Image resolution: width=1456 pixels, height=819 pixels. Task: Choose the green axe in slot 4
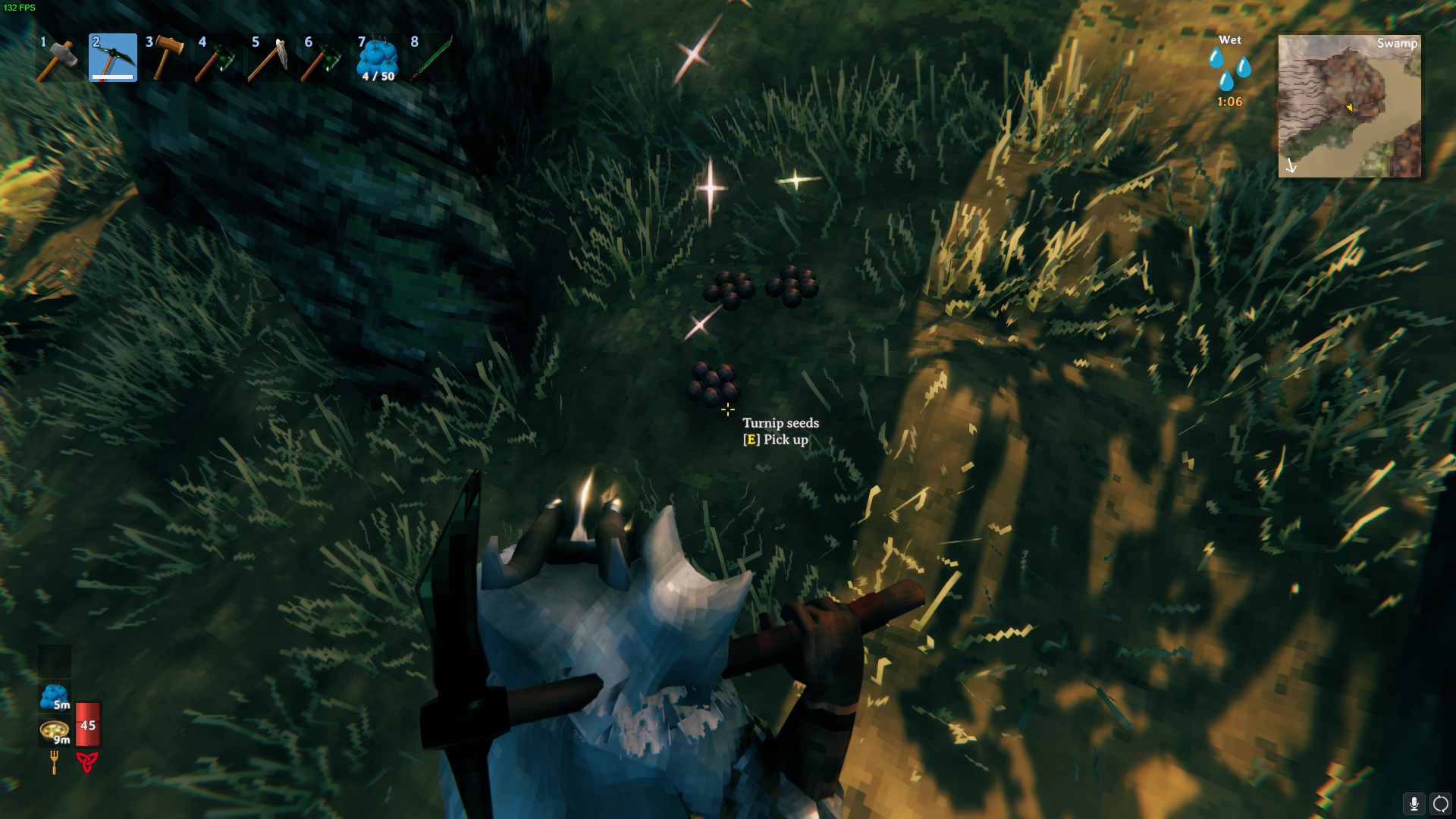click(x=218, y=58)
